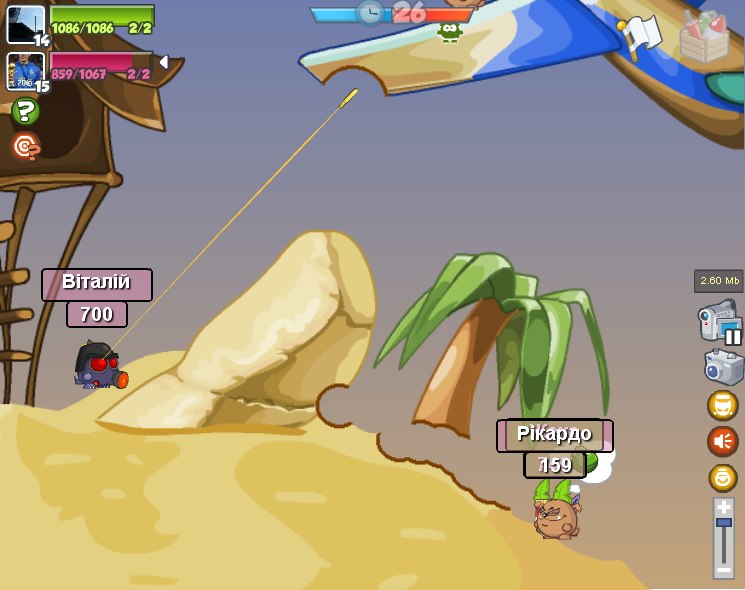
Task: Zoom in with the plus button
Action: tap(723, 507)
